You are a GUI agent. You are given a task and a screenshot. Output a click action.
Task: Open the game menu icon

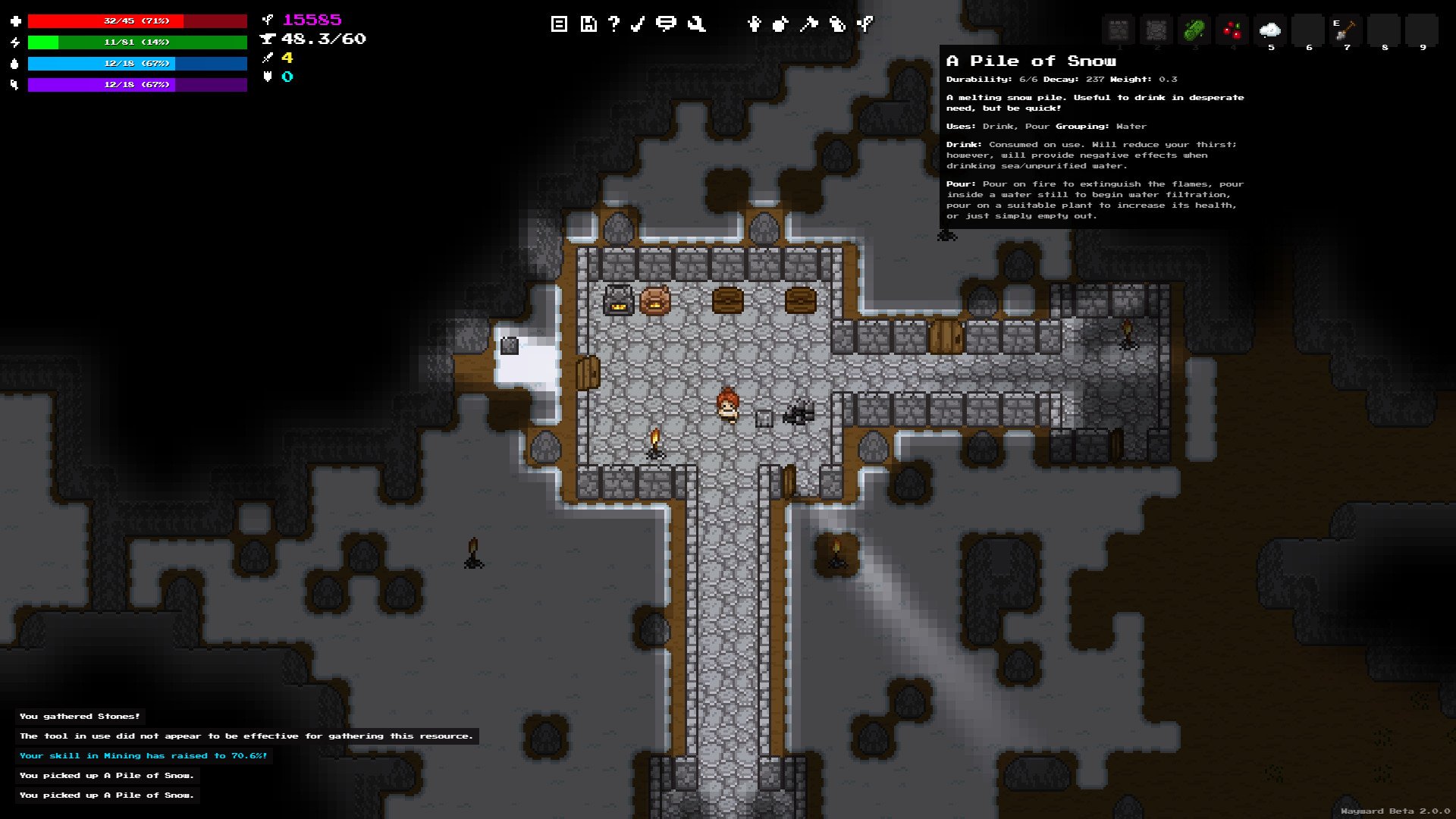tap(559, 24)
